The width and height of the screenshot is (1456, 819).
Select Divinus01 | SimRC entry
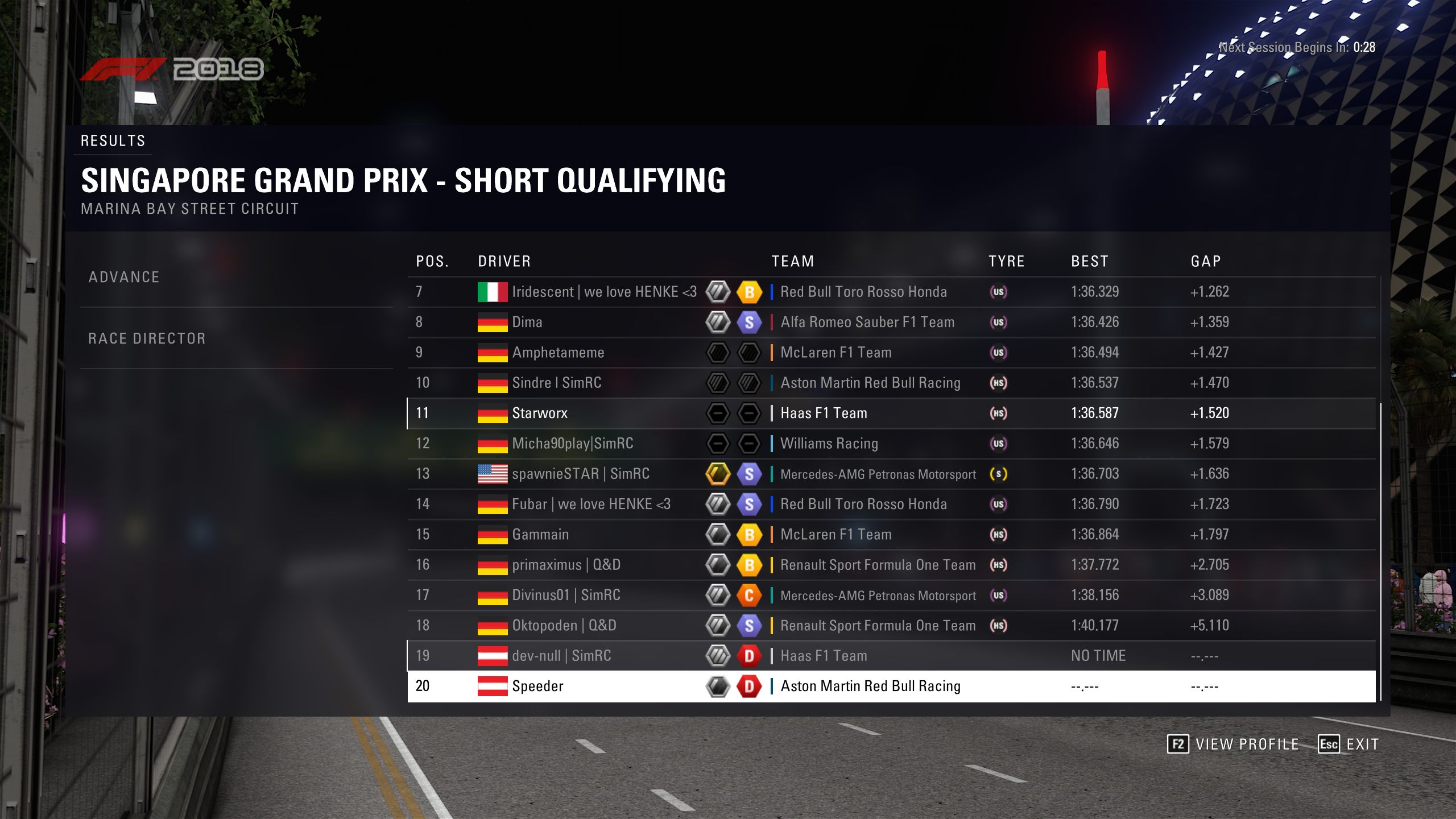(566, 595)
